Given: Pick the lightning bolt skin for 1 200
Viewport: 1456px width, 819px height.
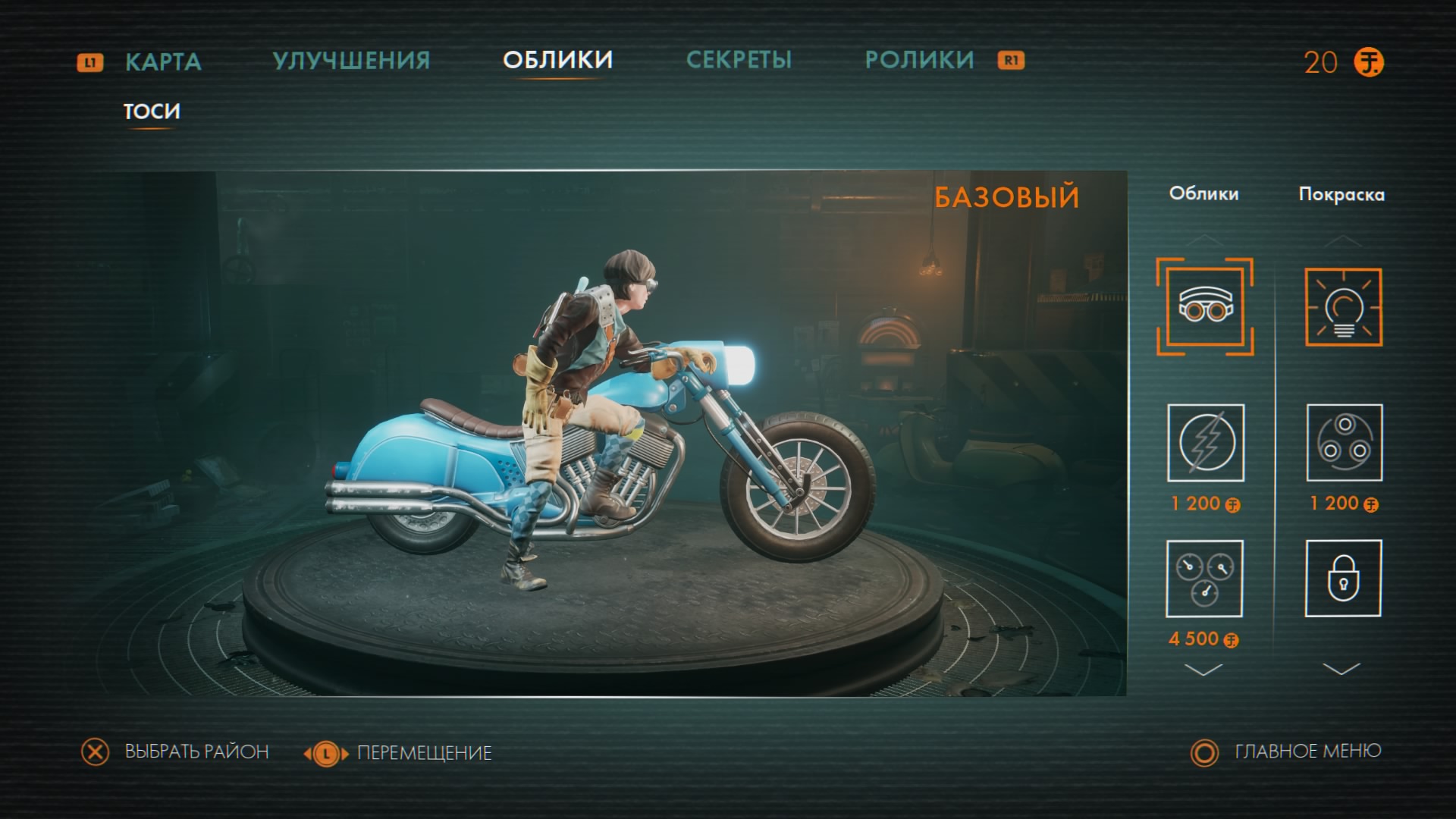Looking at the screenshot, I should 1205,443.
